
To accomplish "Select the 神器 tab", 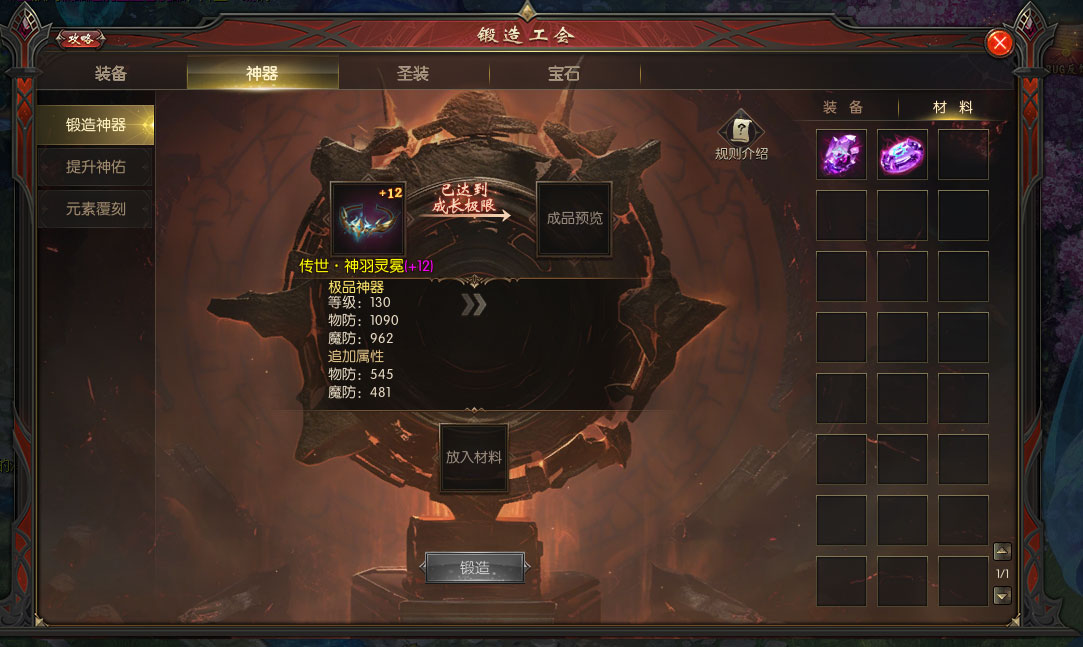I will [262, 74].
